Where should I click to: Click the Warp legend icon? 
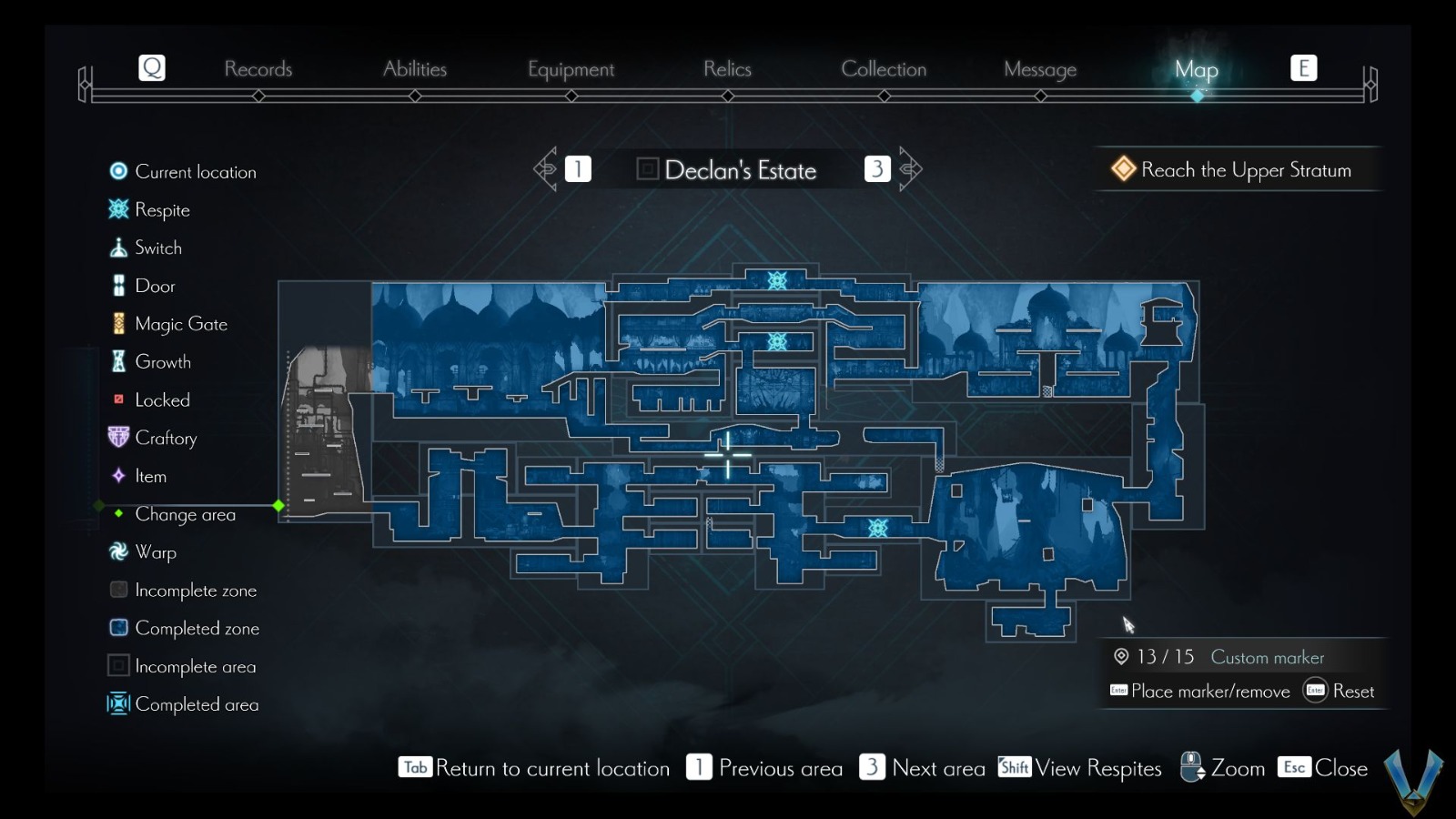pos(116,552)
